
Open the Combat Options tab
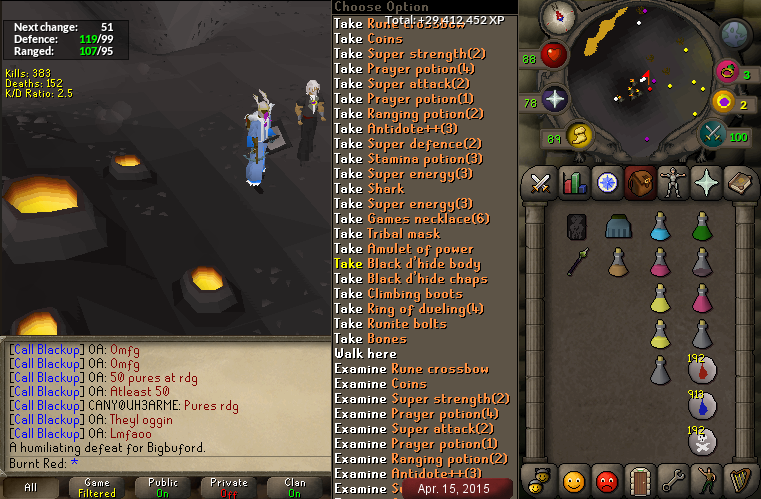click(541, 183)
